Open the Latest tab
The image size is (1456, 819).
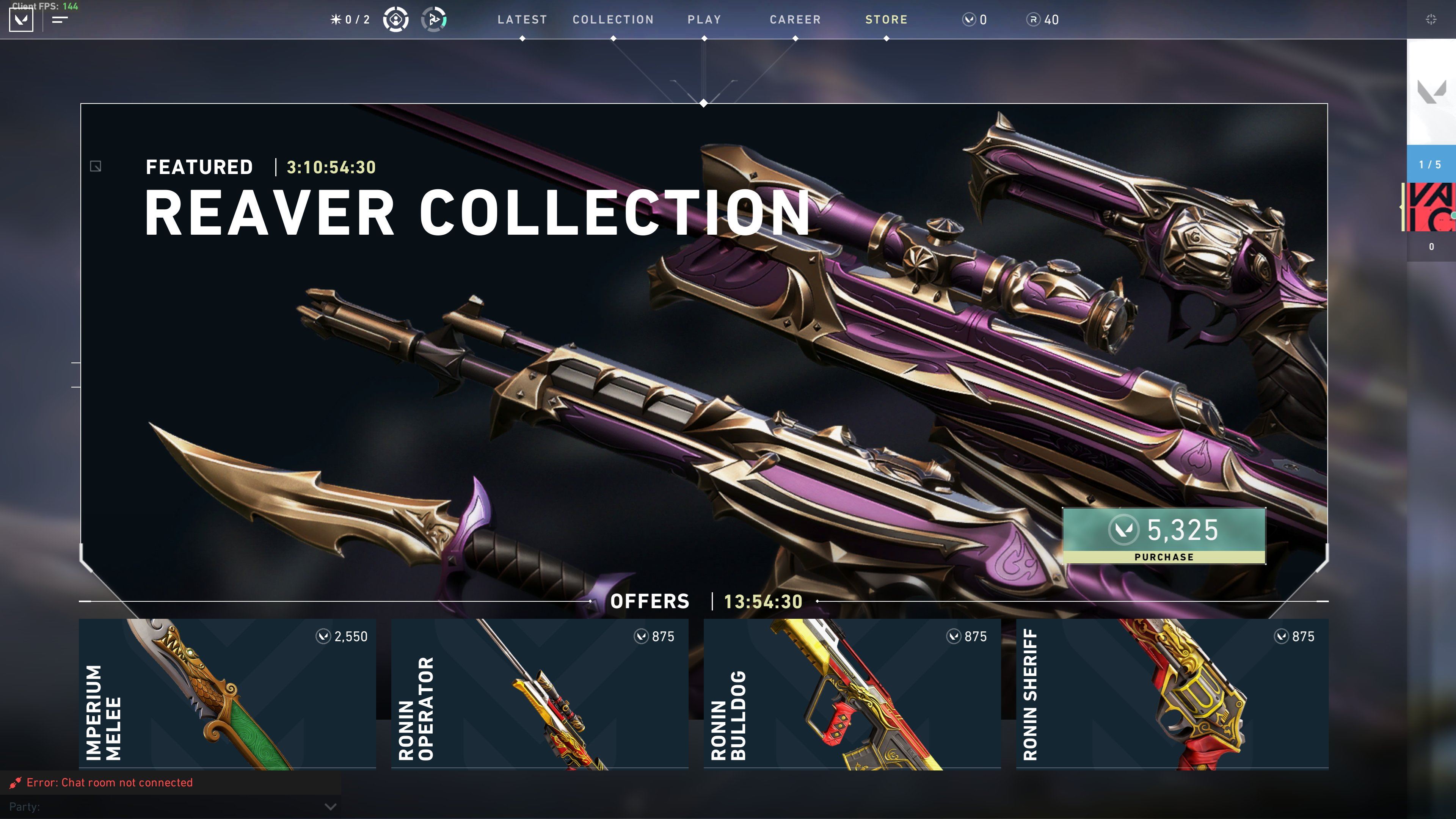point(522,20)
